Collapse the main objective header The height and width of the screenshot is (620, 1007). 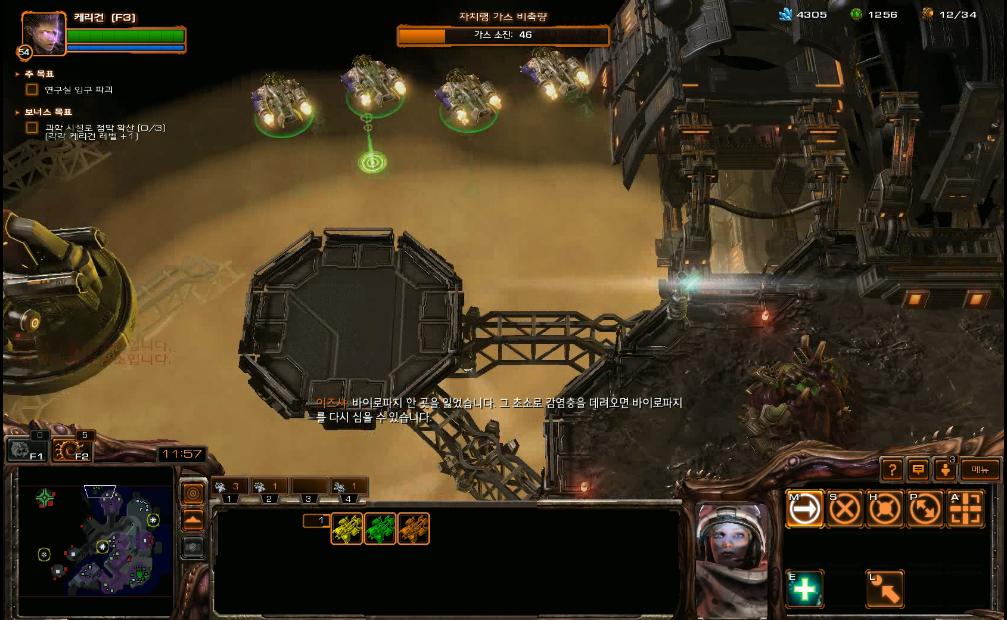(18, 74)
